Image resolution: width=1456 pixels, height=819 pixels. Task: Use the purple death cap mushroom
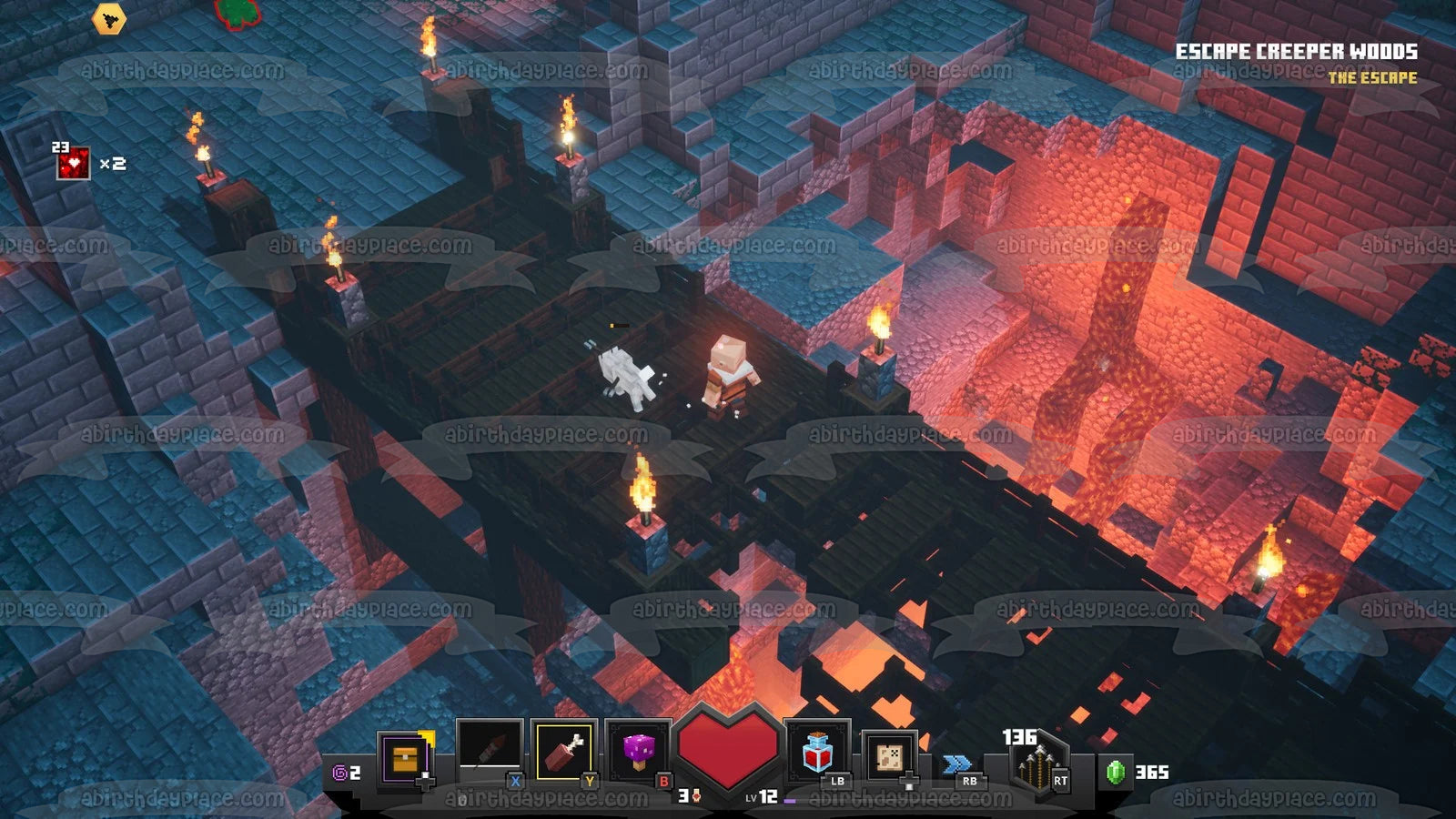(x=639, y=752)
